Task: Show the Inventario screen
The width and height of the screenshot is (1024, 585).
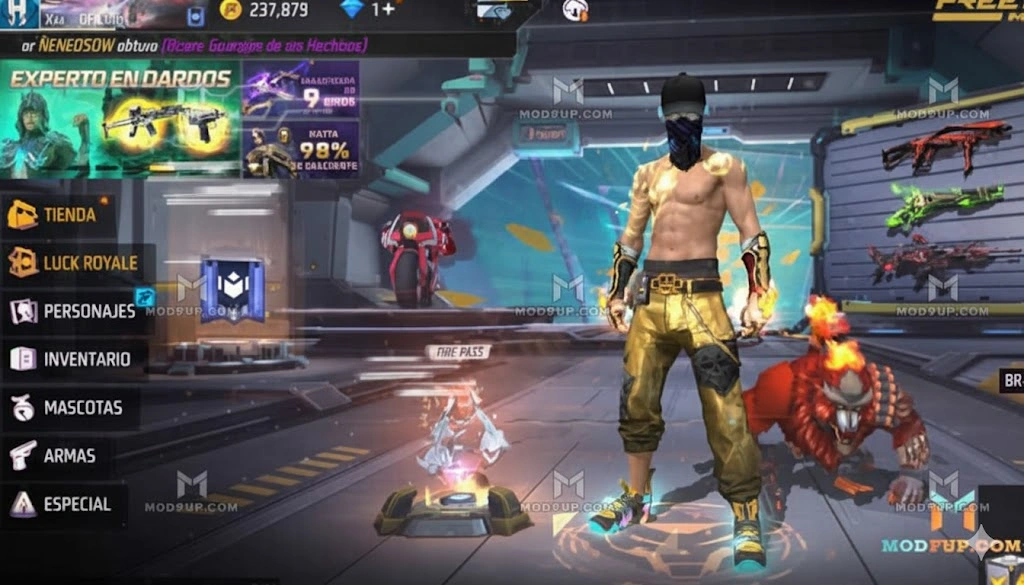Action: tap(72, 359)
